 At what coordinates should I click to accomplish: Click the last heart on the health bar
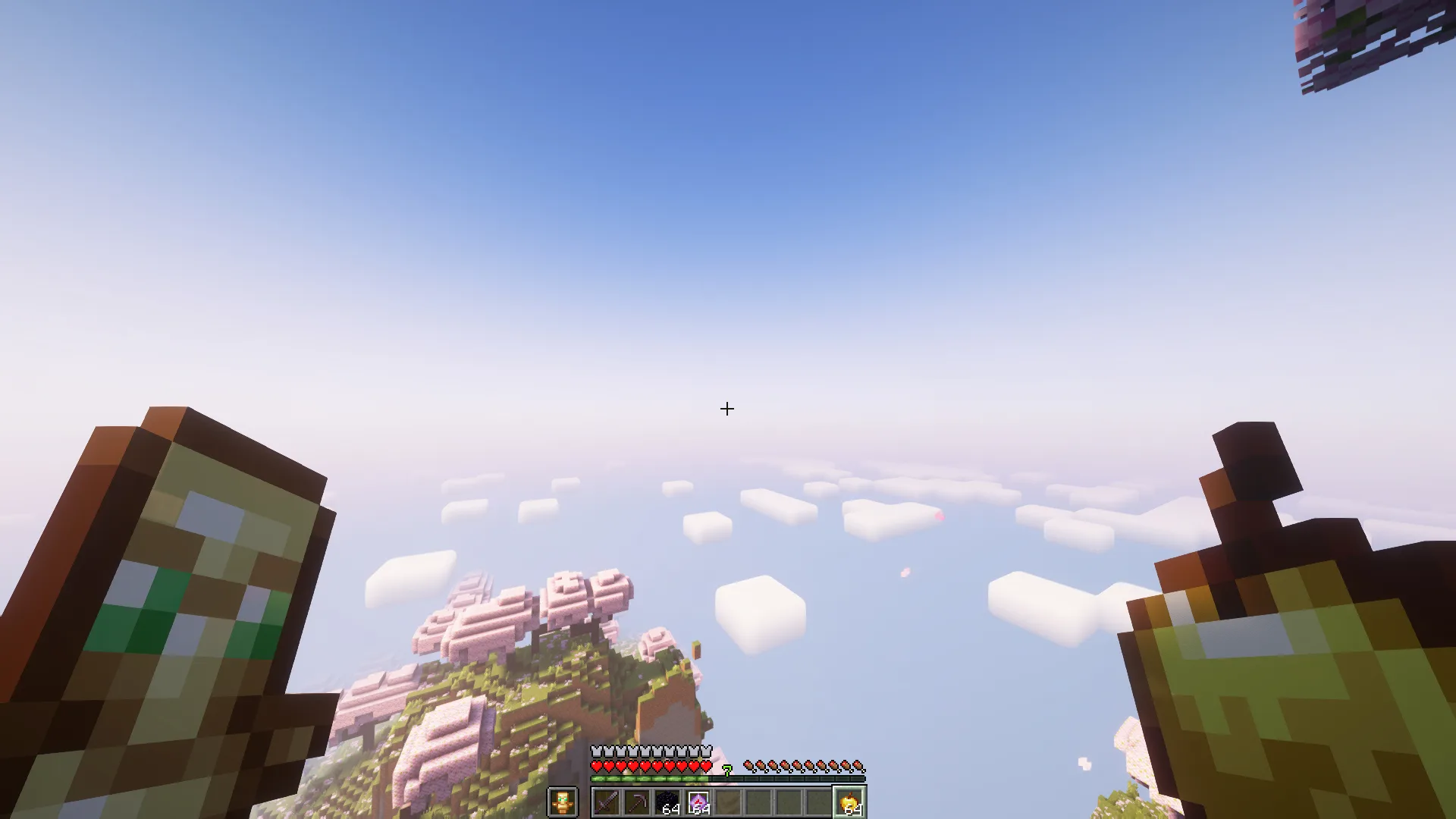(x=705, y=766)
